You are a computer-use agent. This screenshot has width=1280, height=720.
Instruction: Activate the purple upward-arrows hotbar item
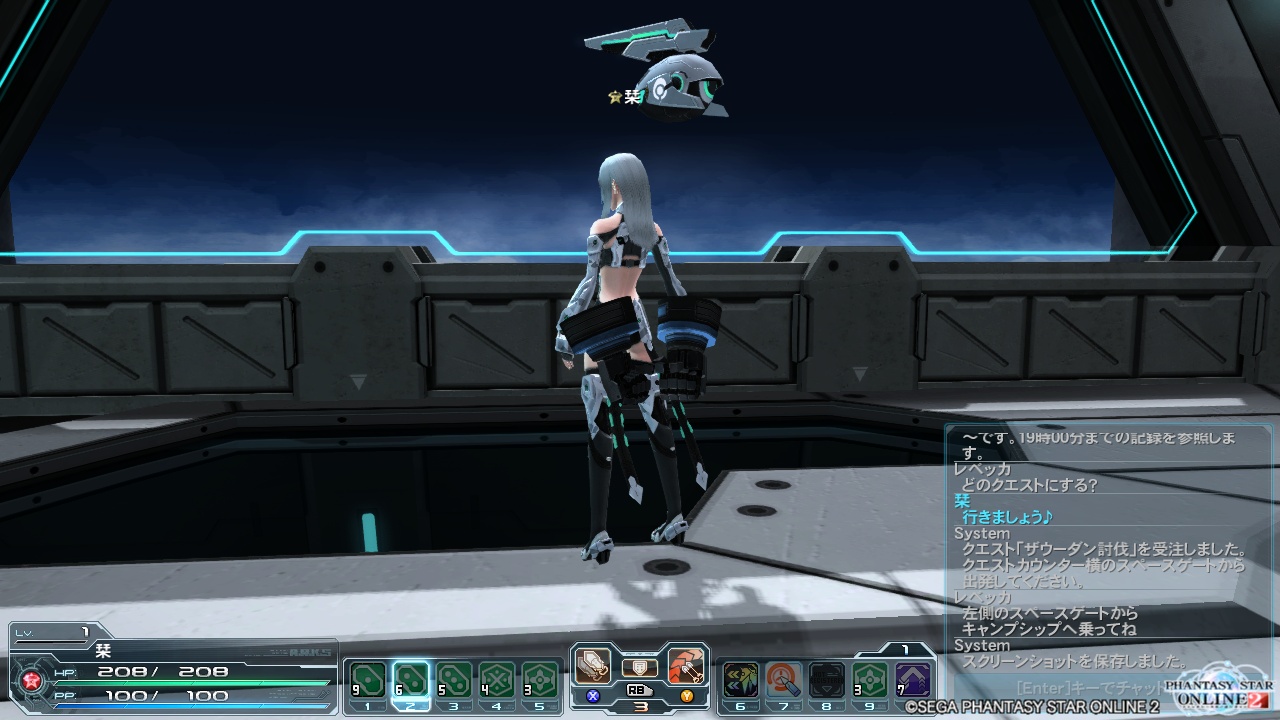[913, 681]
